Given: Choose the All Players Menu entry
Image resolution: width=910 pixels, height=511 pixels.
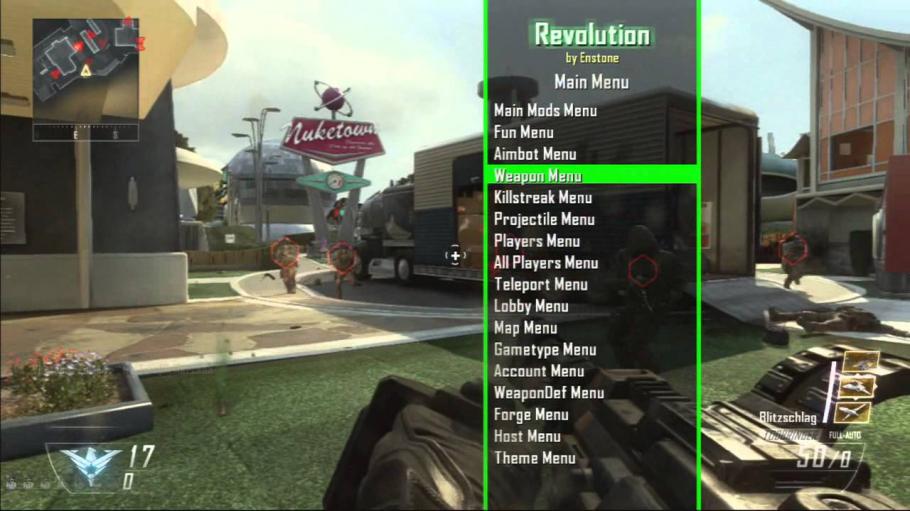Looking at the screenshot, I should 546,263.
